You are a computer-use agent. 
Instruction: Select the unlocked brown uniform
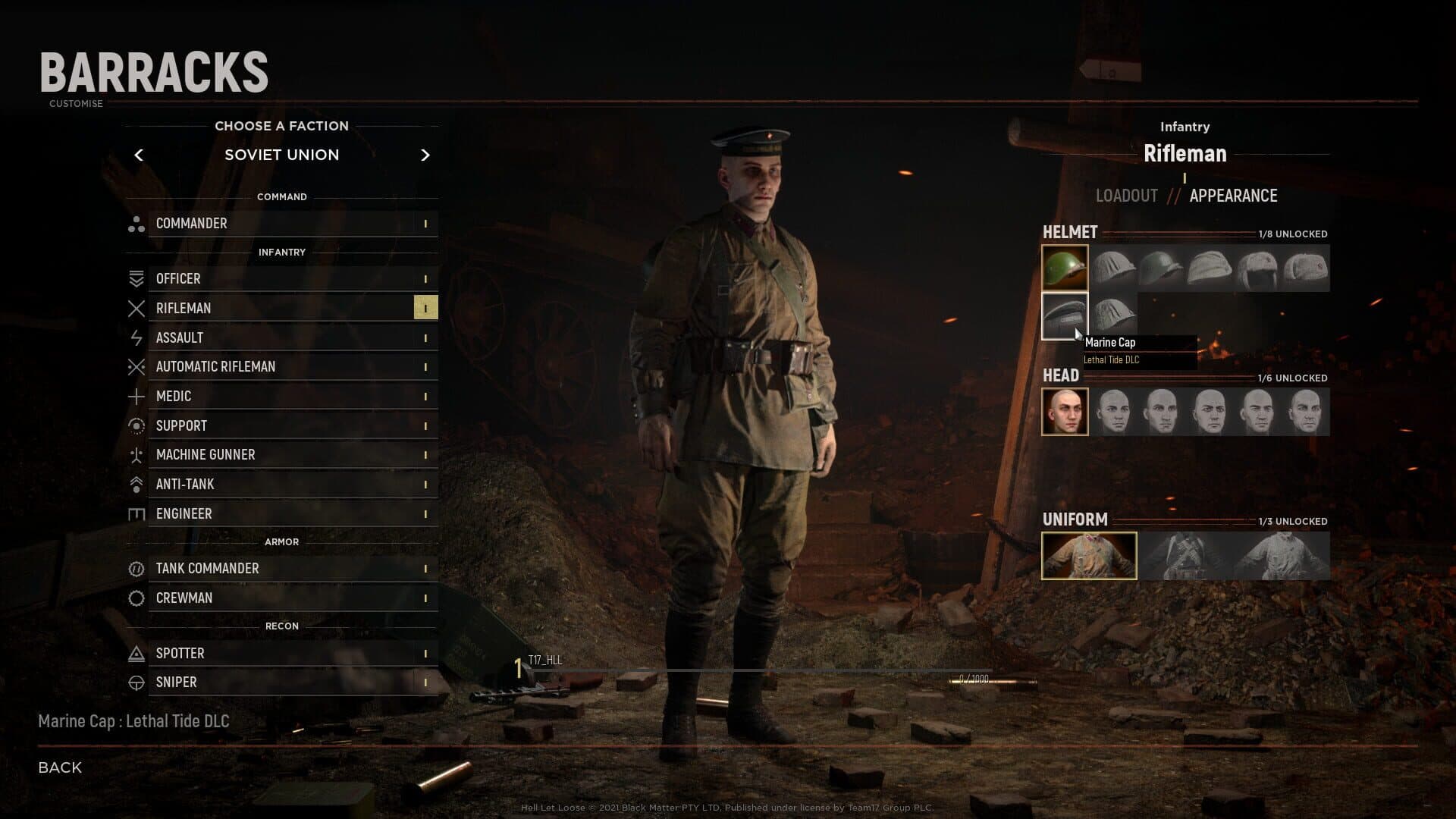(x=1089, y=556)
